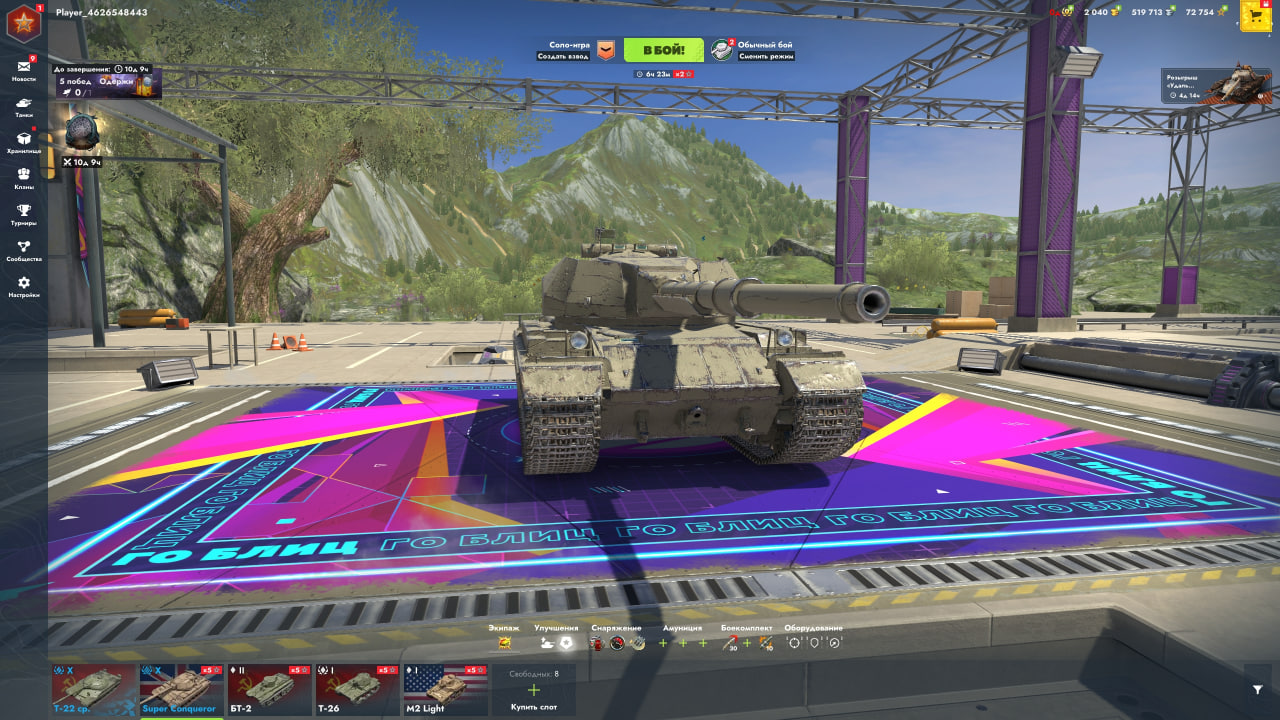Viewport: 1280px width, 720px height.
Task: Select the fire extinguisher consumable icon
Action: pos(597,645)
